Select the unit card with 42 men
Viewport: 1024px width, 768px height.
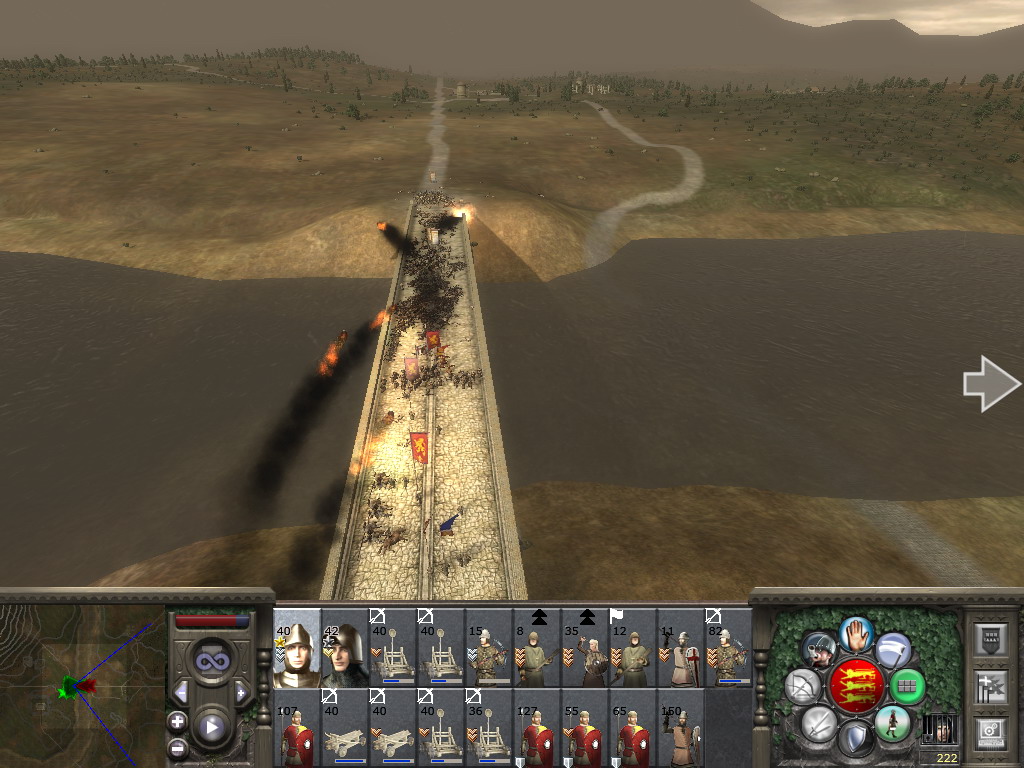345,648
